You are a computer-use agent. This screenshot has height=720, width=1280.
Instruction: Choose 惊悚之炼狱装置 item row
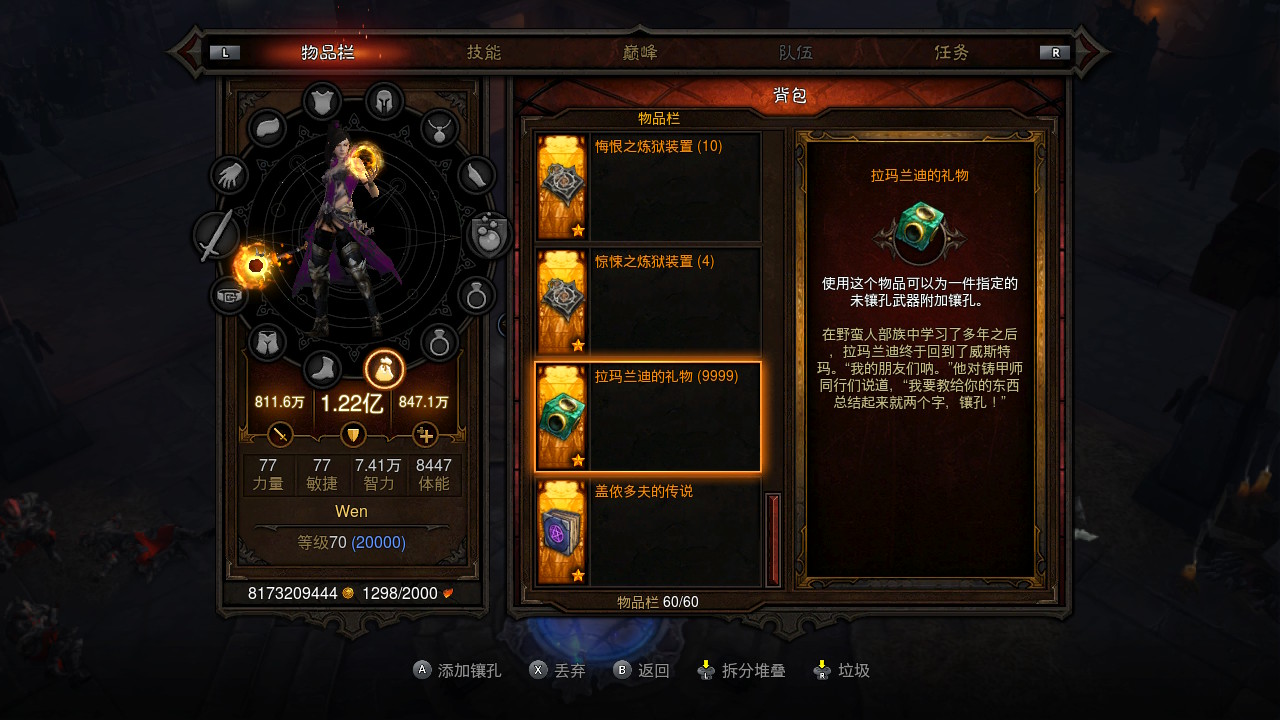coord(648,302)
